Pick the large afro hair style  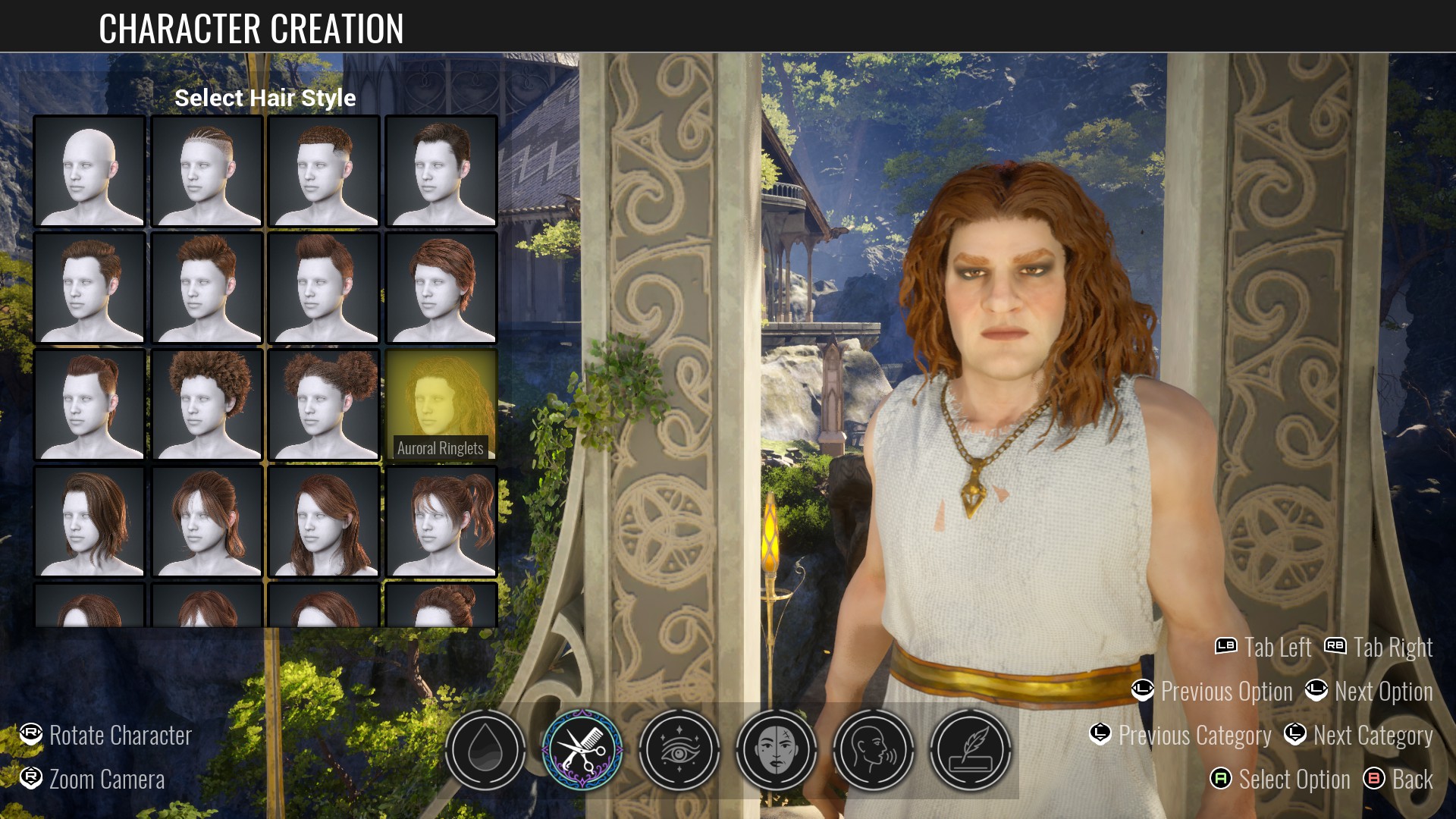pos(207,405)
